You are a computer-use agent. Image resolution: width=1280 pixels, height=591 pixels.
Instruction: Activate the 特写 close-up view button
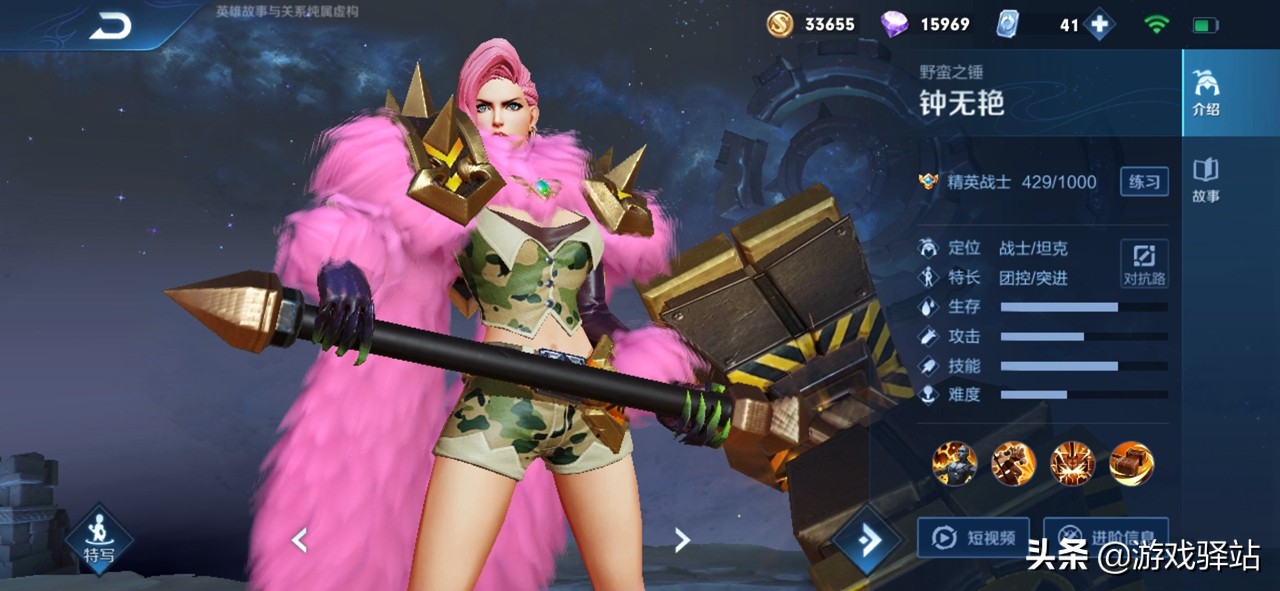point(99,538)
